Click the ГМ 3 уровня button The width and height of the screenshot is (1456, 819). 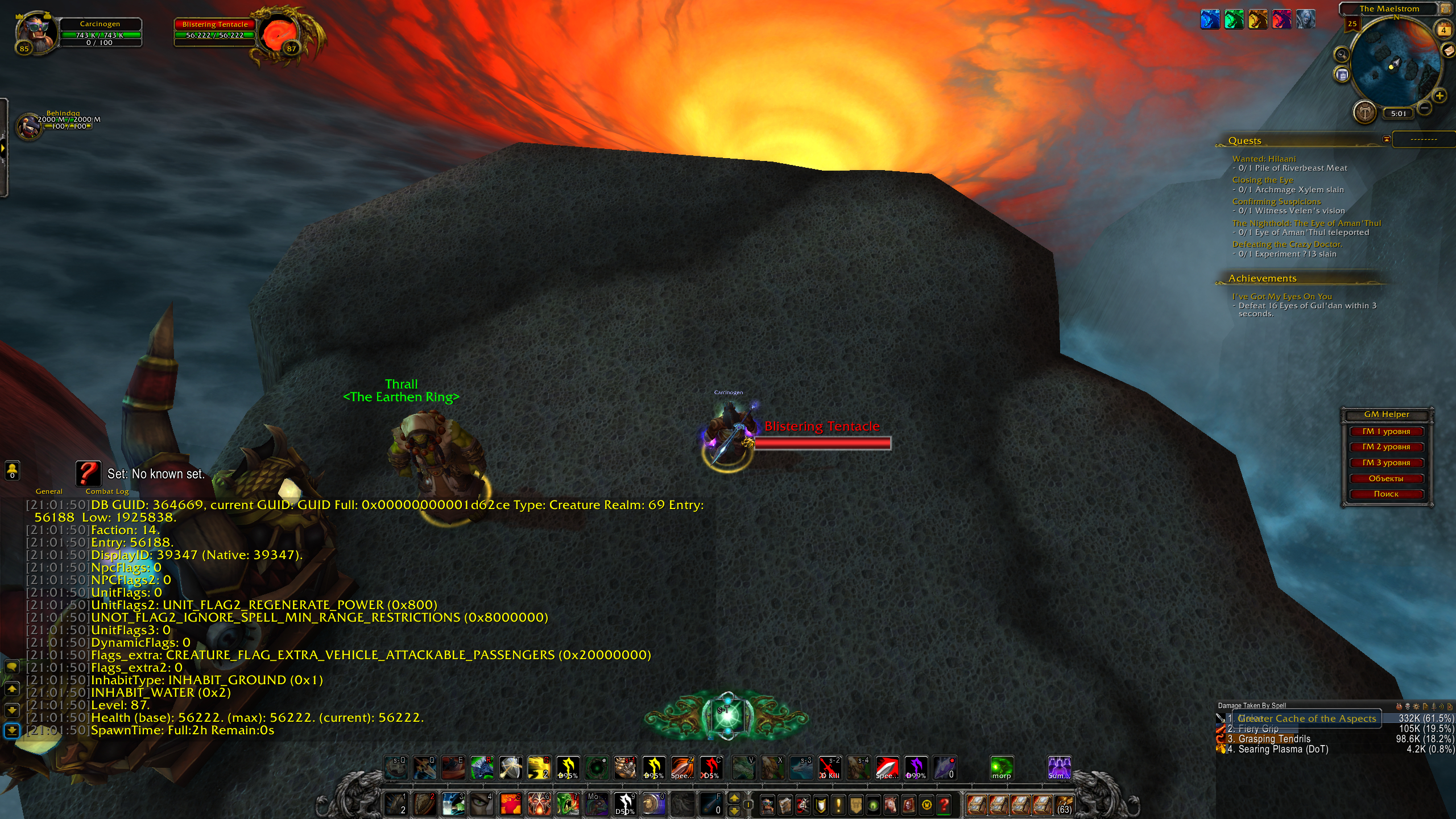click(x=1386, y=463)
